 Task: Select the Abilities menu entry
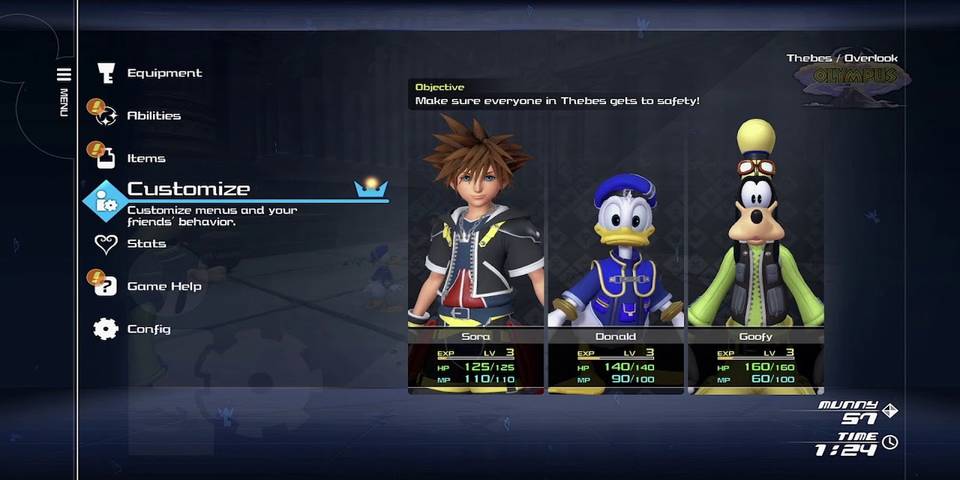[x=153, y=116]
